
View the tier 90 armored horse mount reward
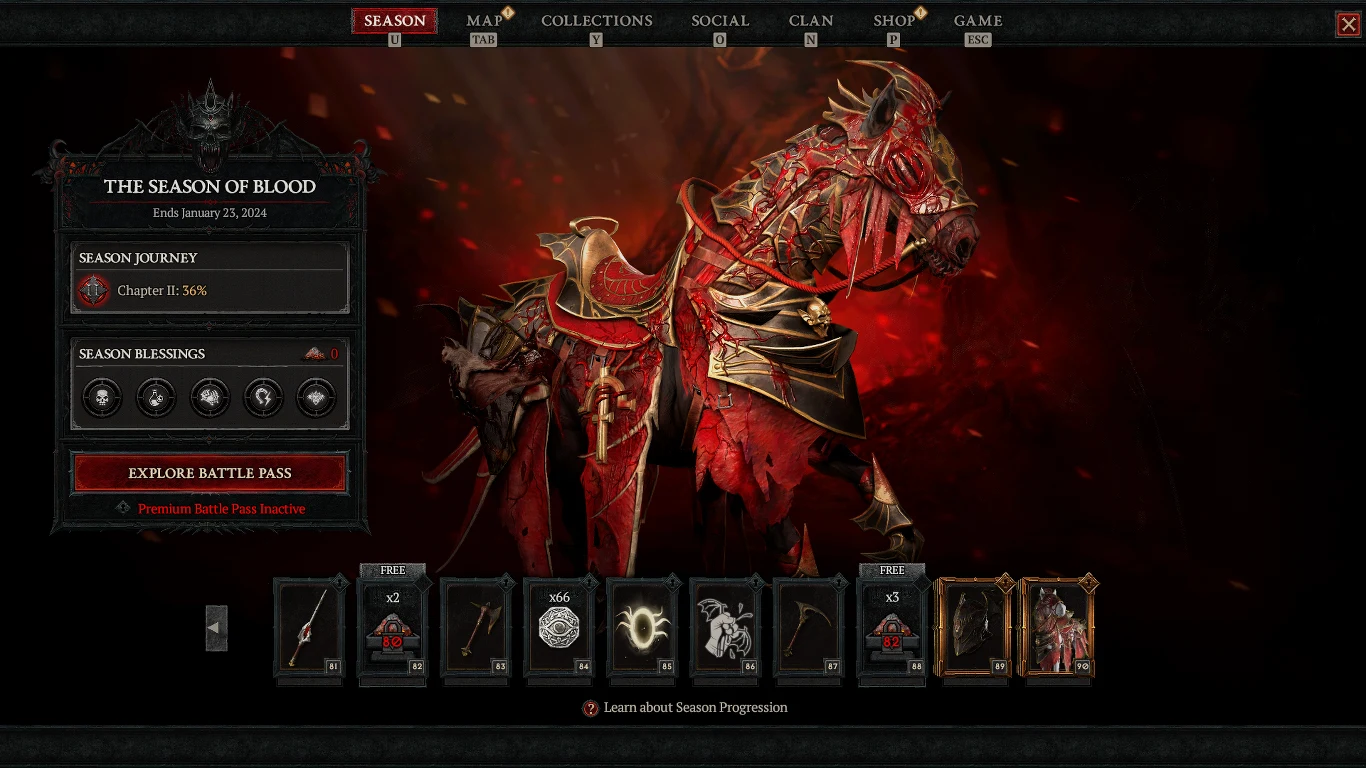(1057, 628)
